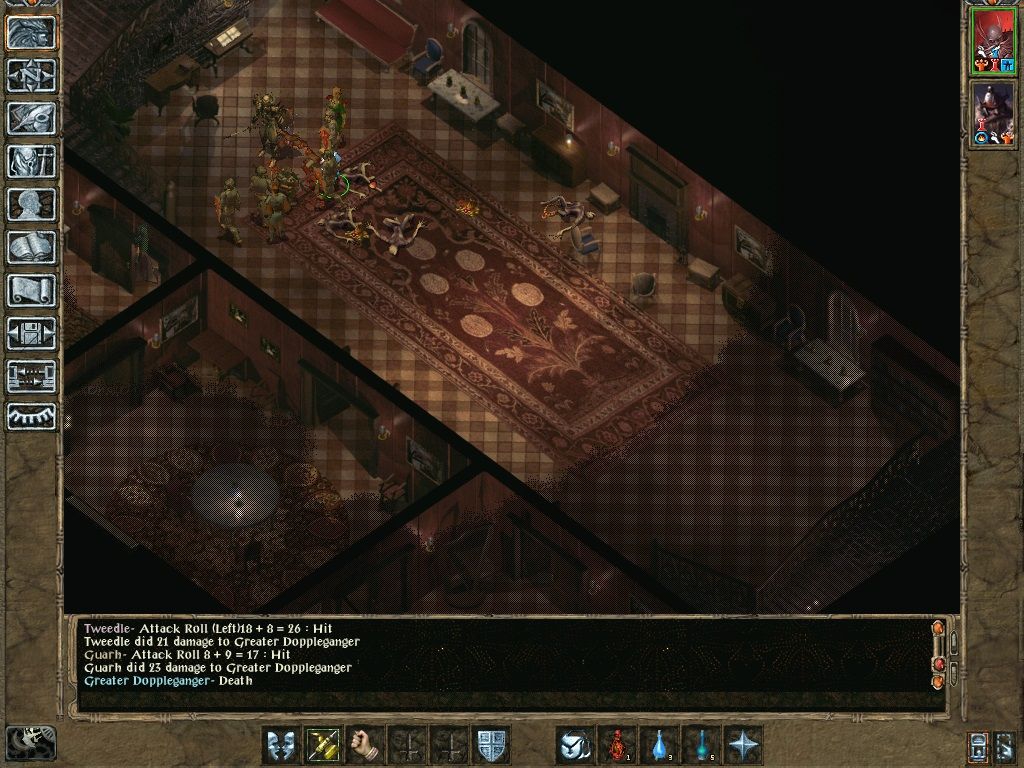Open the journal quill button
1024x768 pixels.
(x=32, y=118)
